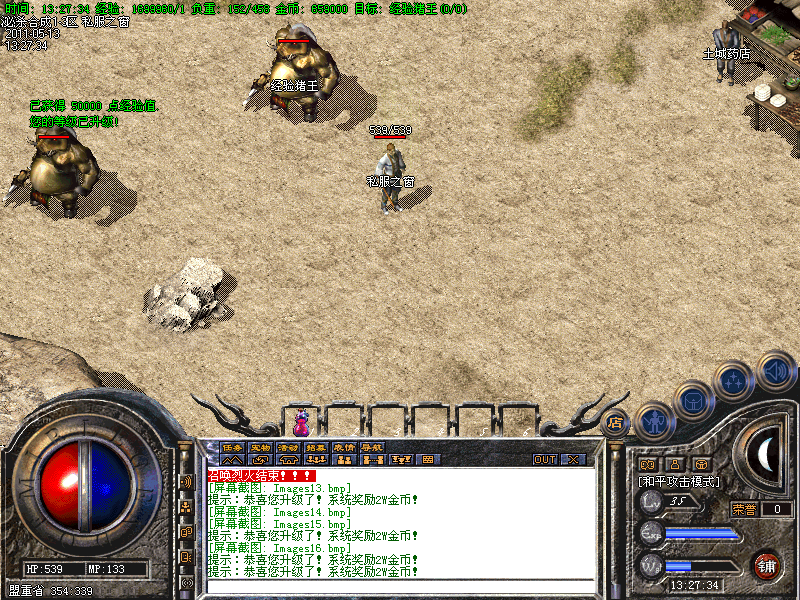This screenshot has height=600, width=800.
Task: Change the 和平攻击模式 attack mode
Action: click(679, 481)
